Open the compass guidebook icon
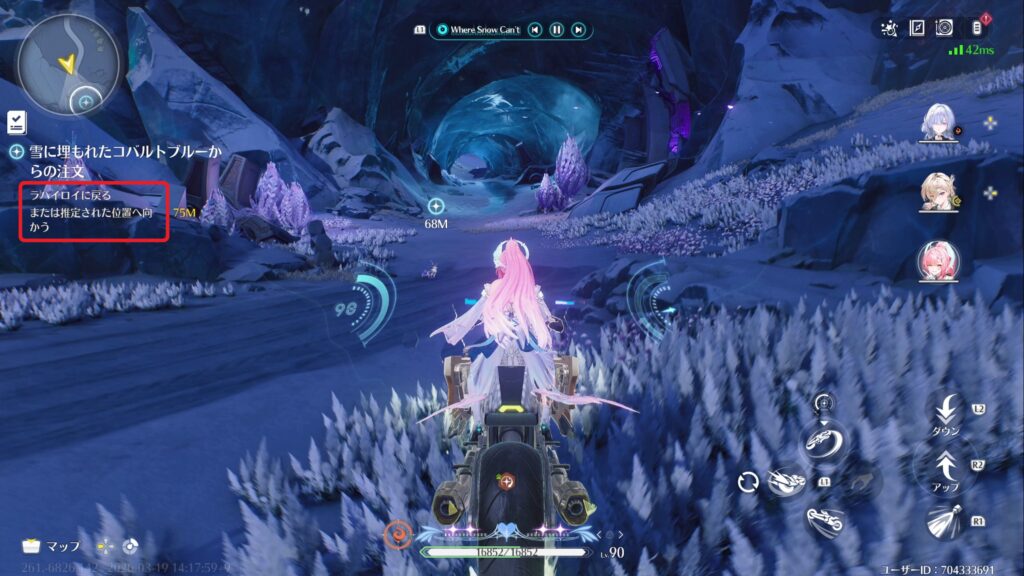The height and width of the screenshot is (576, 1024). pos(917,28)
